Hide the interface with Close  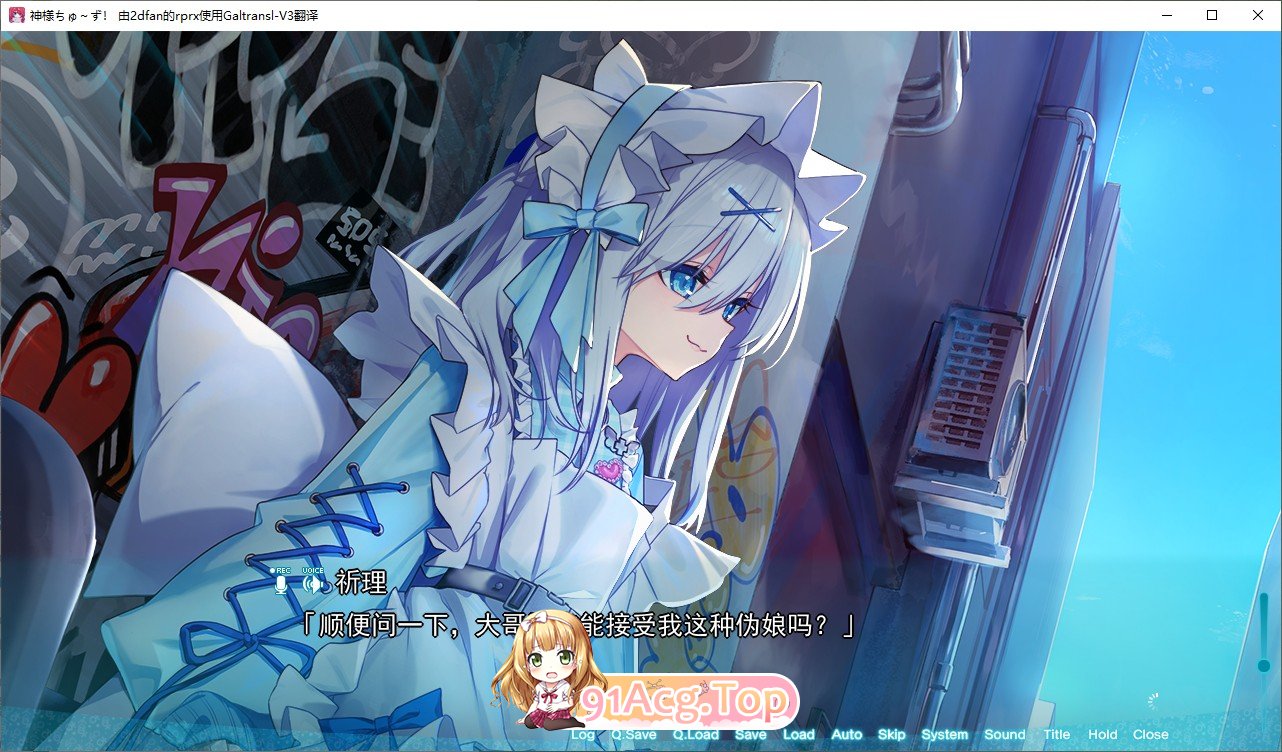click(x=1150, y=734)
